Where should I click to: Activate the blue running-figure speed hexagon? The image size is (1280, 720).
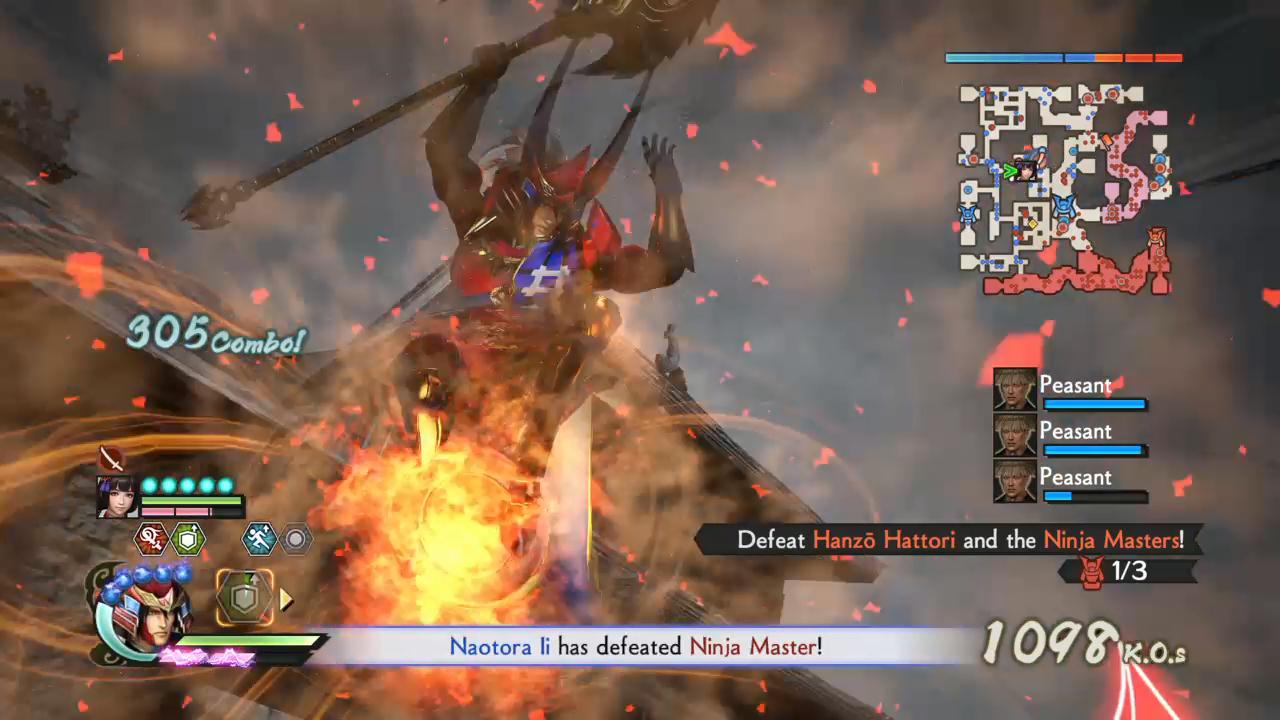tap(259, 540)
